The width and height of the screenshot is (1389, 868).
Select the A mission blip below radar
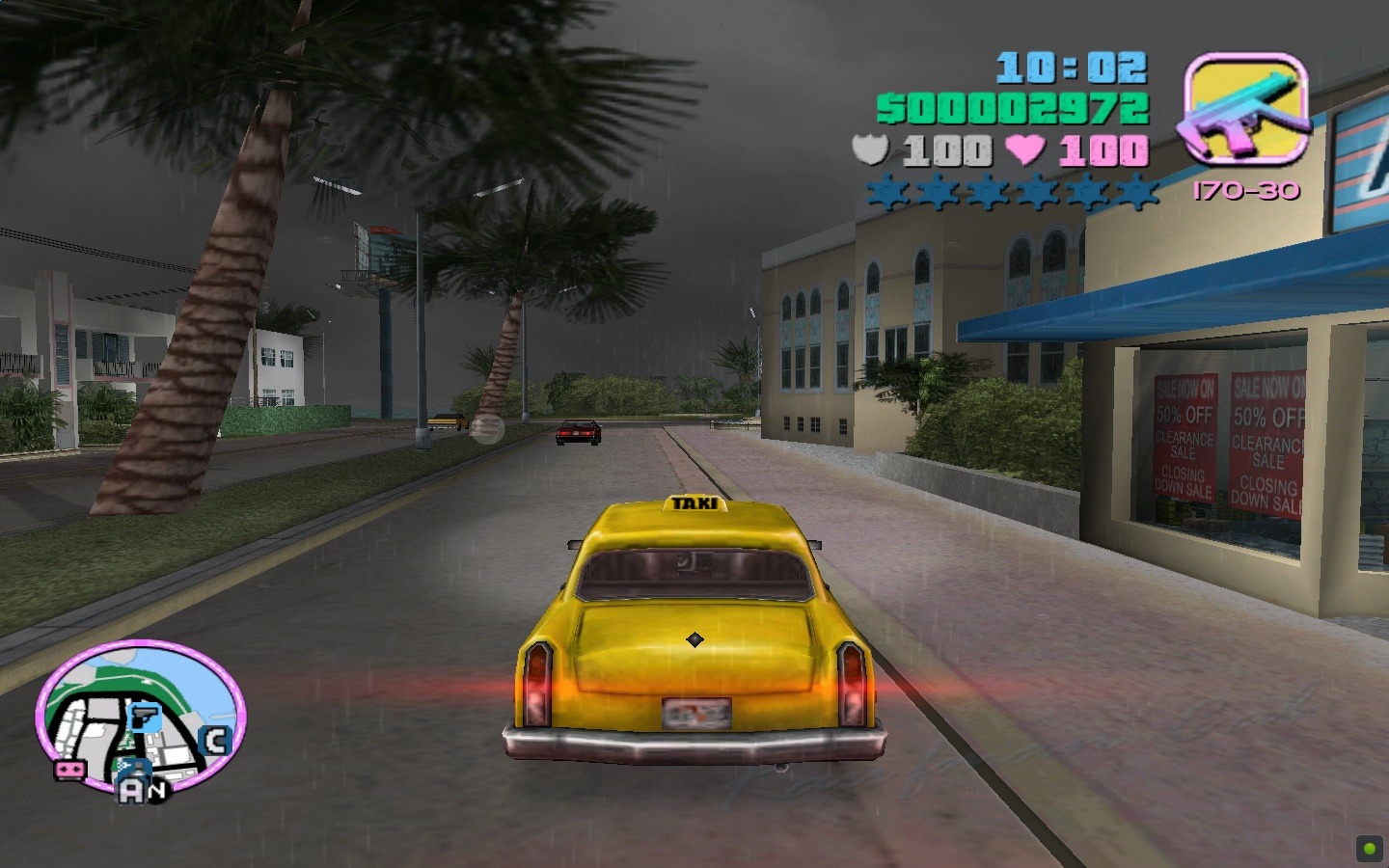pos(130,791)
